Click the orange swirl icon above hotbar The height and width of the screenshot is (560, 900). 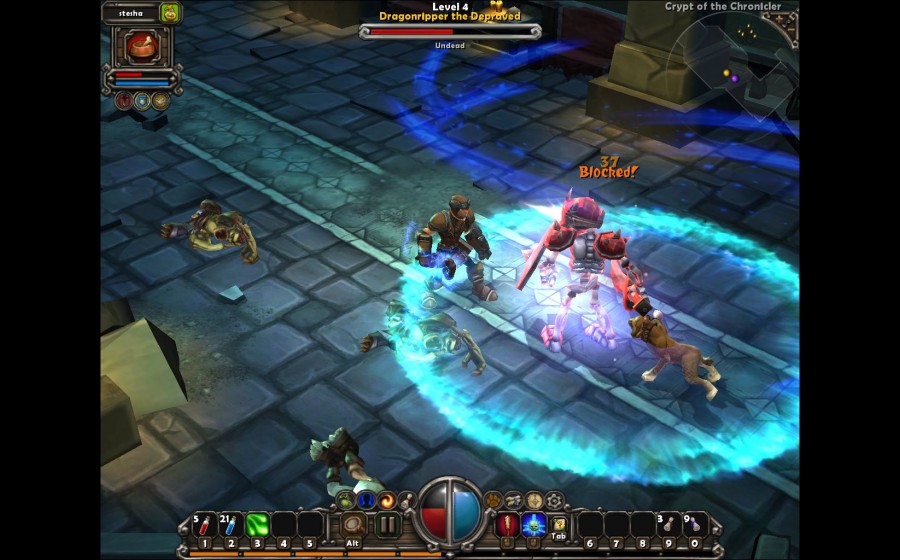point(385,499)
